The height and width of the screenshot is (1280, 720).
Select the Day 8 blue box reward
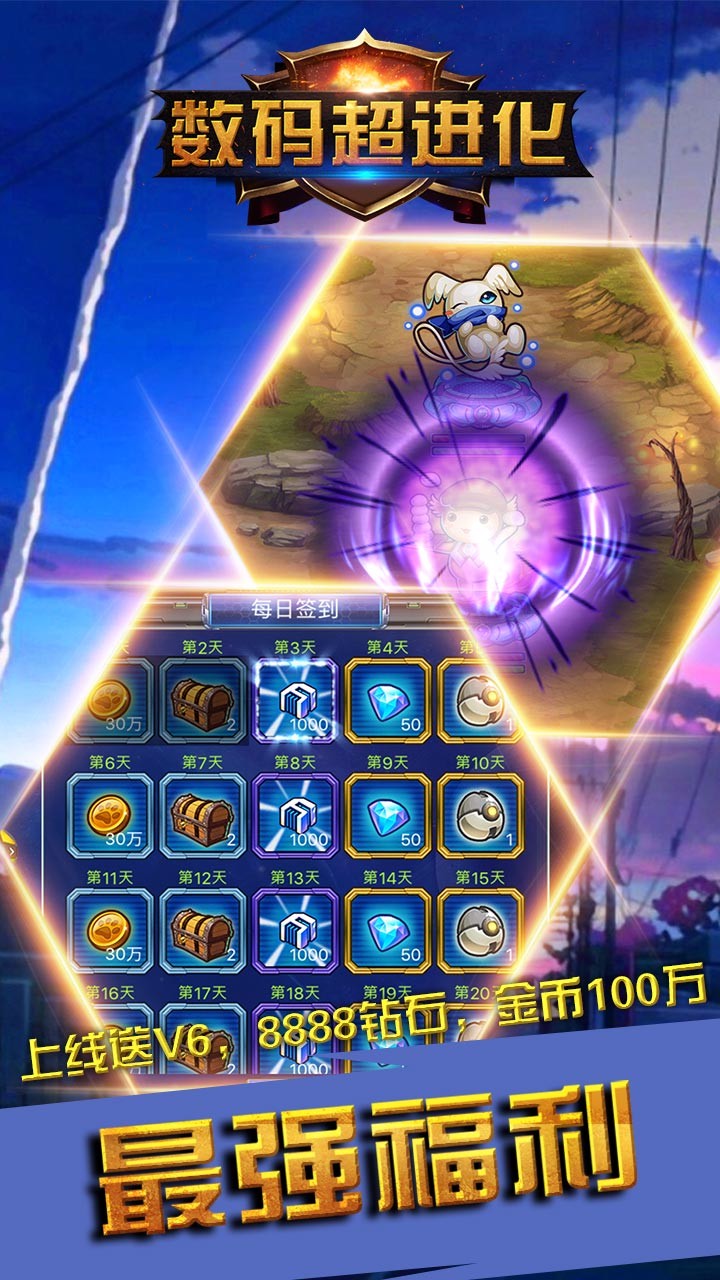pos(296,815)
